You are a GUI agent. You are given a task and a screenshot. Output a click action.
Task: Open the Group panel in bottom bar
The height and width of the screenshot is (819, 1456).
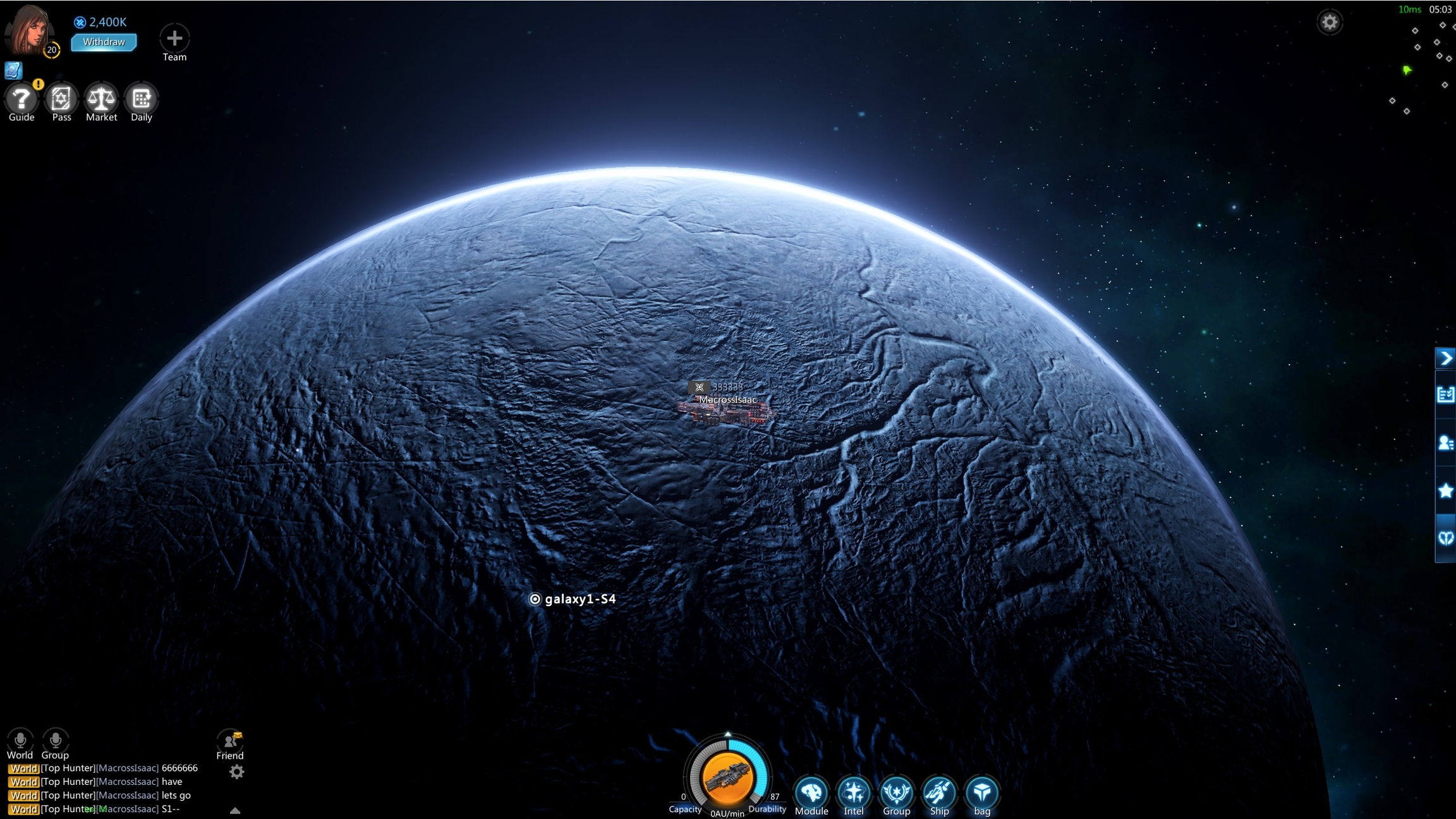[x=896, y=792]
